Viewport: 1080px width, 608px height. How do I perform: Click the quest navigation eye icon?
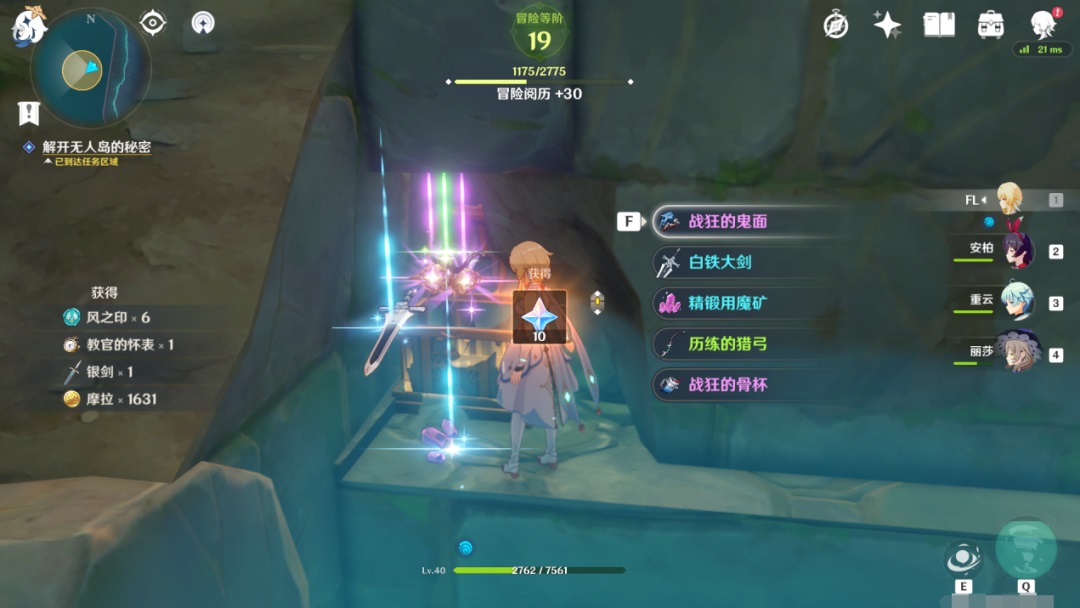(153, 23)
